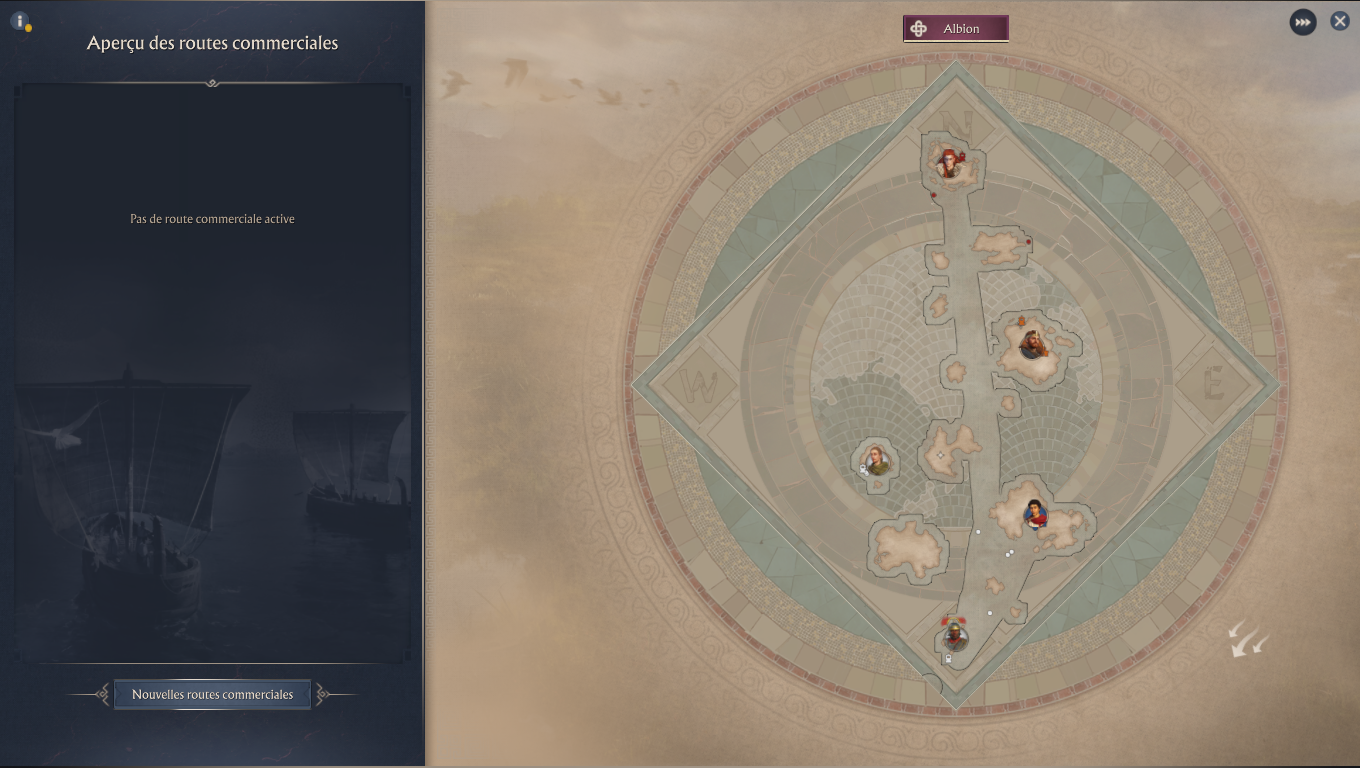Image resolution: width=1360 pixels, height=768 pixels.
Task: Open the info icon in the panel corner
Action: (19, 20)
